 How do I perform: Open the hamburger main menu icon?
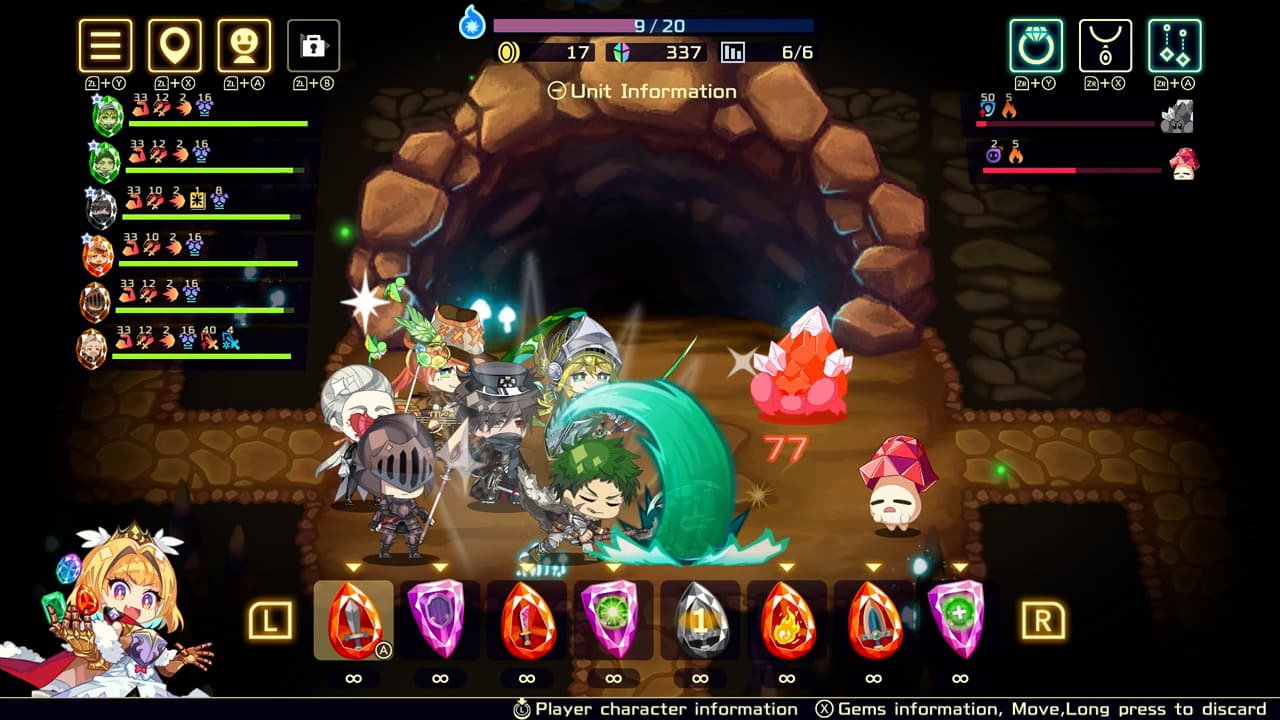tap(105, 46)
